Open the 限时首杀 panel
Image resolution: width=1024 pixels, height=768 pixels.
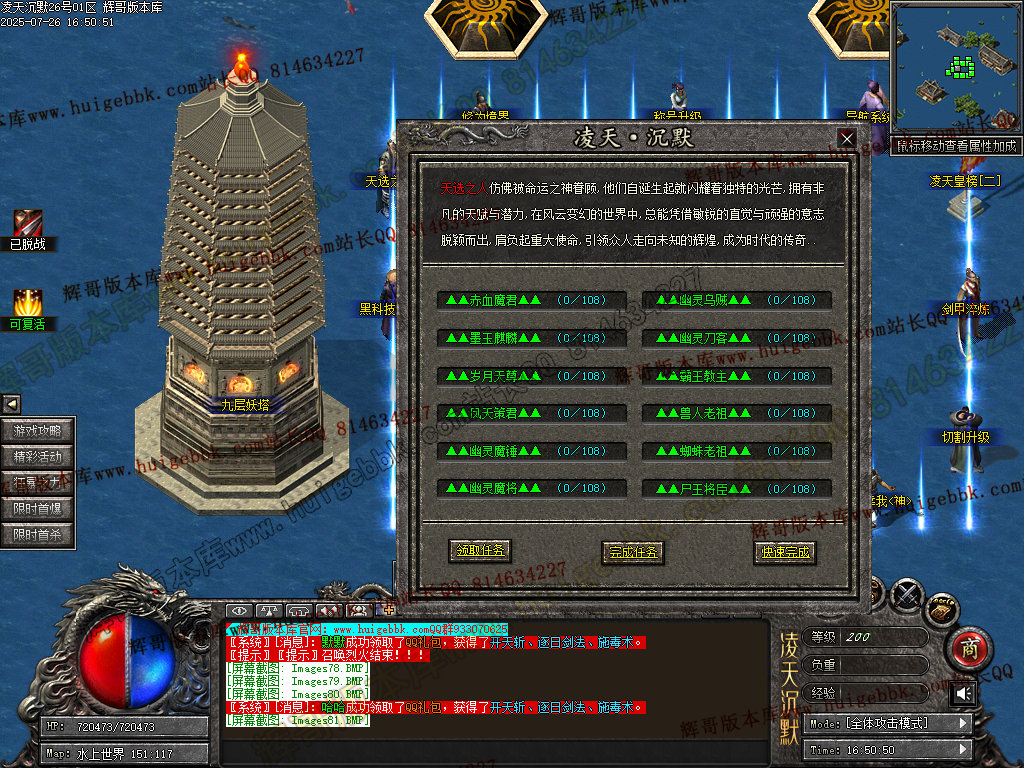pyautogui.click(x=38, y=535)
